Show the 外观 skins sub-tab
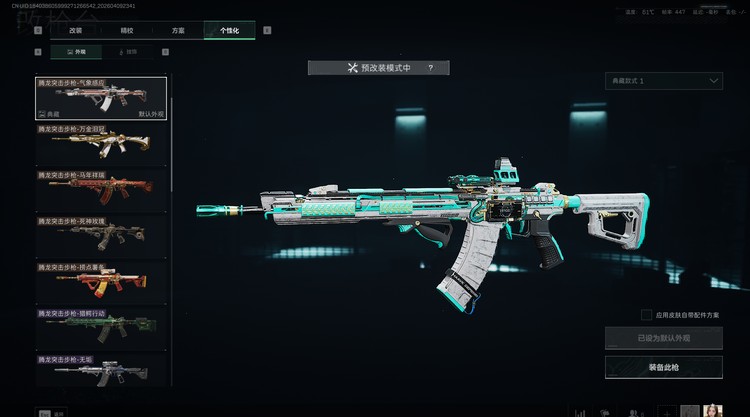The width and height of the screenshot is (750, 417). (x=76, y=51)
